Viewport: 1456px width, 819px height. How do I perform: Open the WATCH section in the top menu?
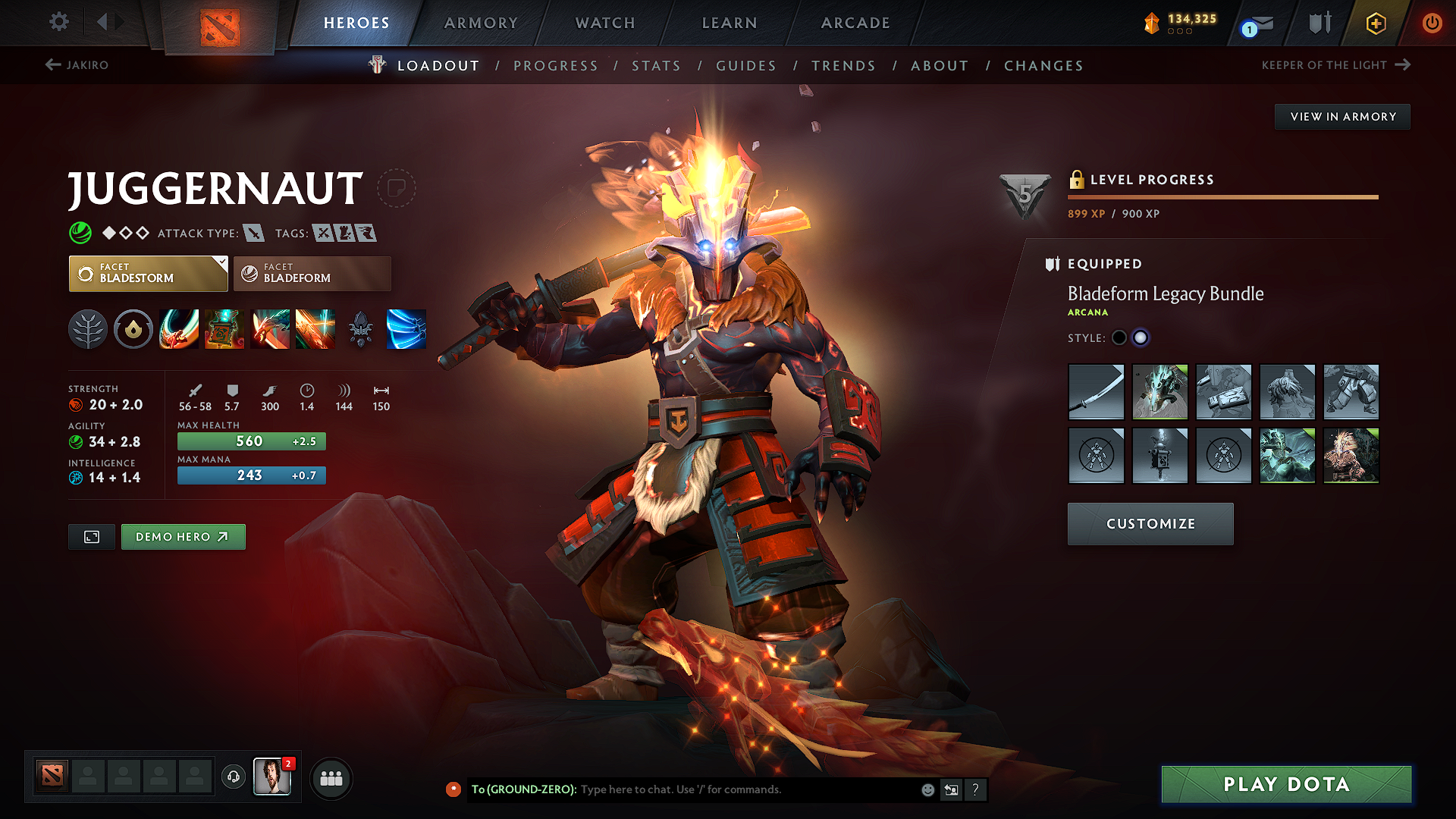click(604, 23)
